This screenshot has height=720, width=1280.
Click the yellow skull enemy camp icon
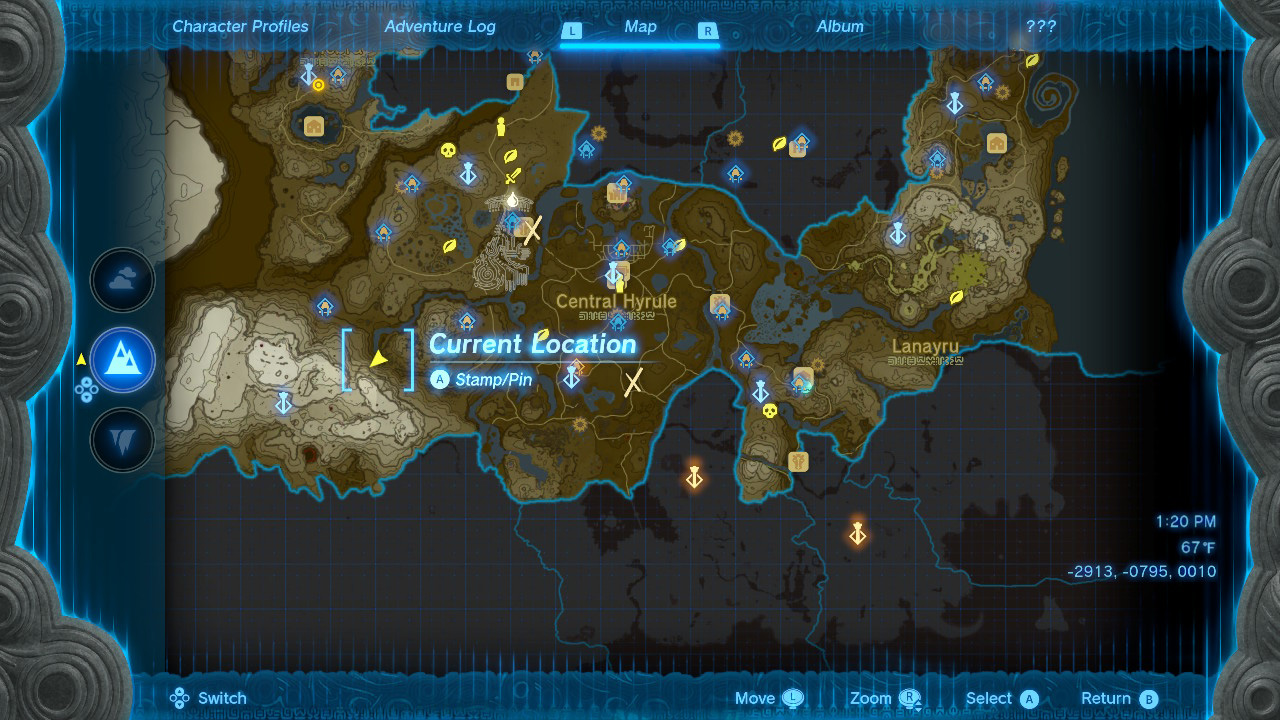(x=449, y=153)
